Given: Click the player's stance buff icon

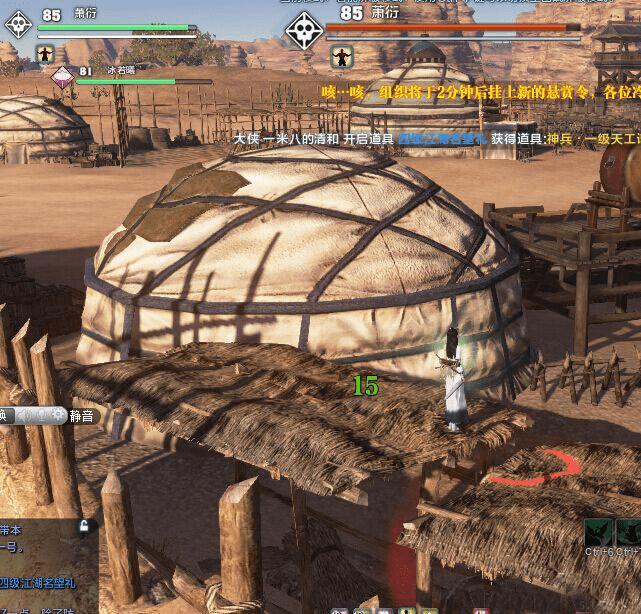Looking at the screenshot, I should 45,53.
